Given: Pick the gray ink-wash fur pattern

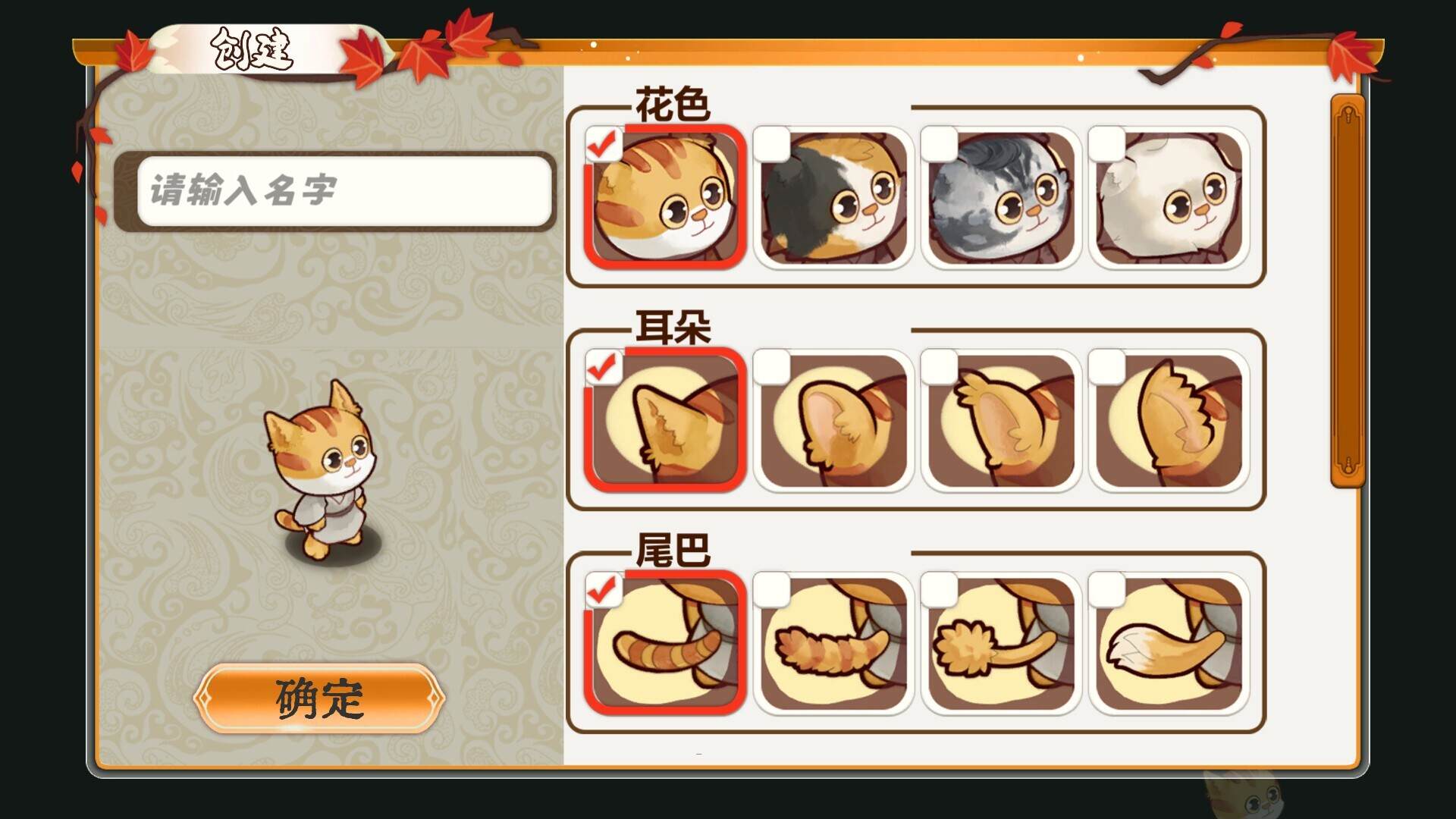Looking at the screenshot, I should coord(1001,199).
